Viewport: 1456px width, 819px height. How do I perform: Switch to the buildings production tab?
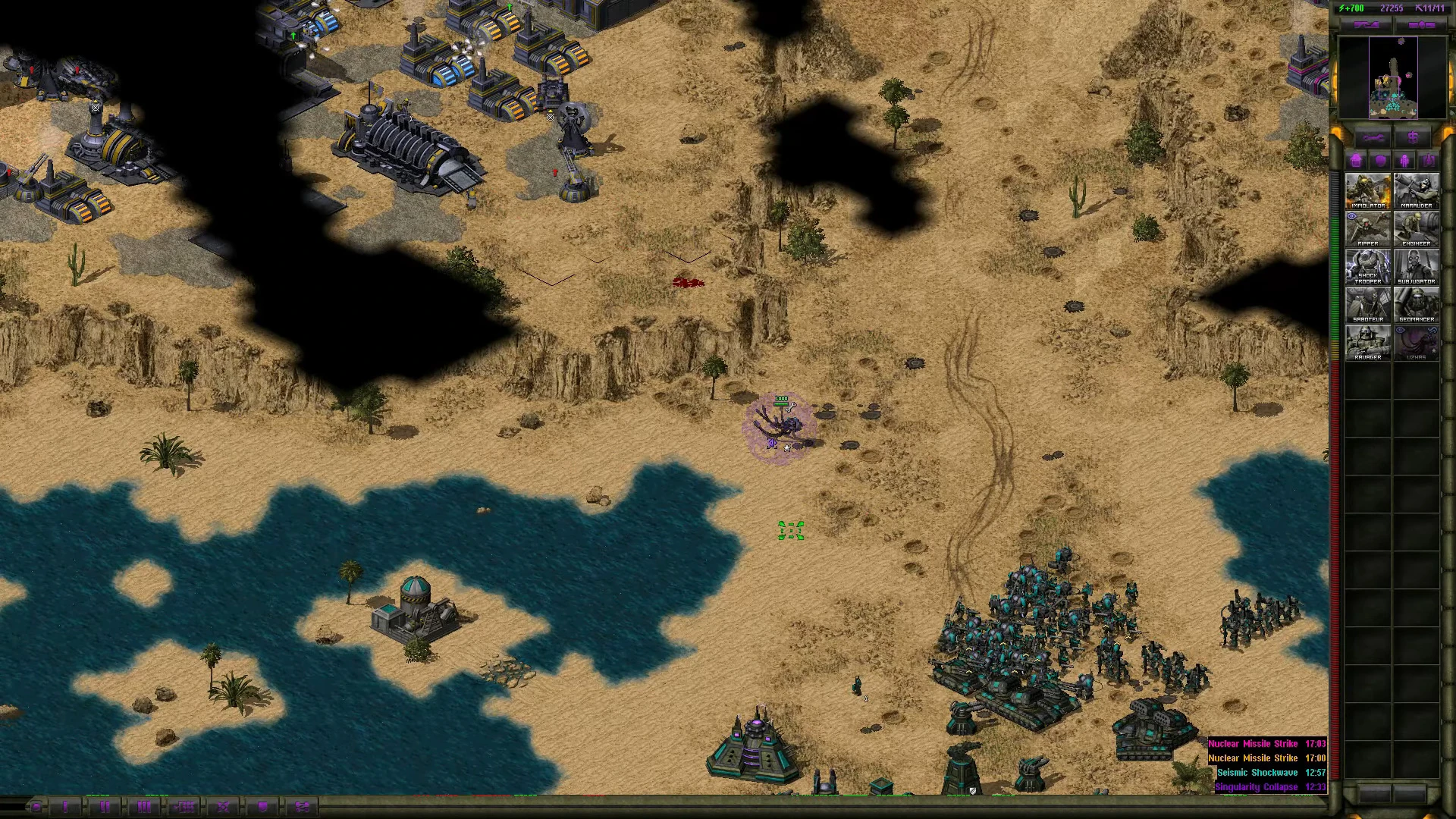click(1356, 161)
